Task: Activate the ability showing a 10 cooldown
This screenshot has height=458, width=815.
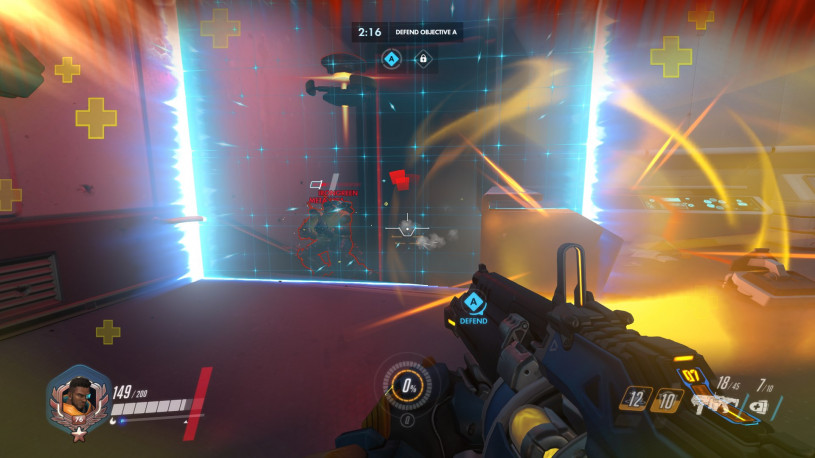Action: pos(669,401)
